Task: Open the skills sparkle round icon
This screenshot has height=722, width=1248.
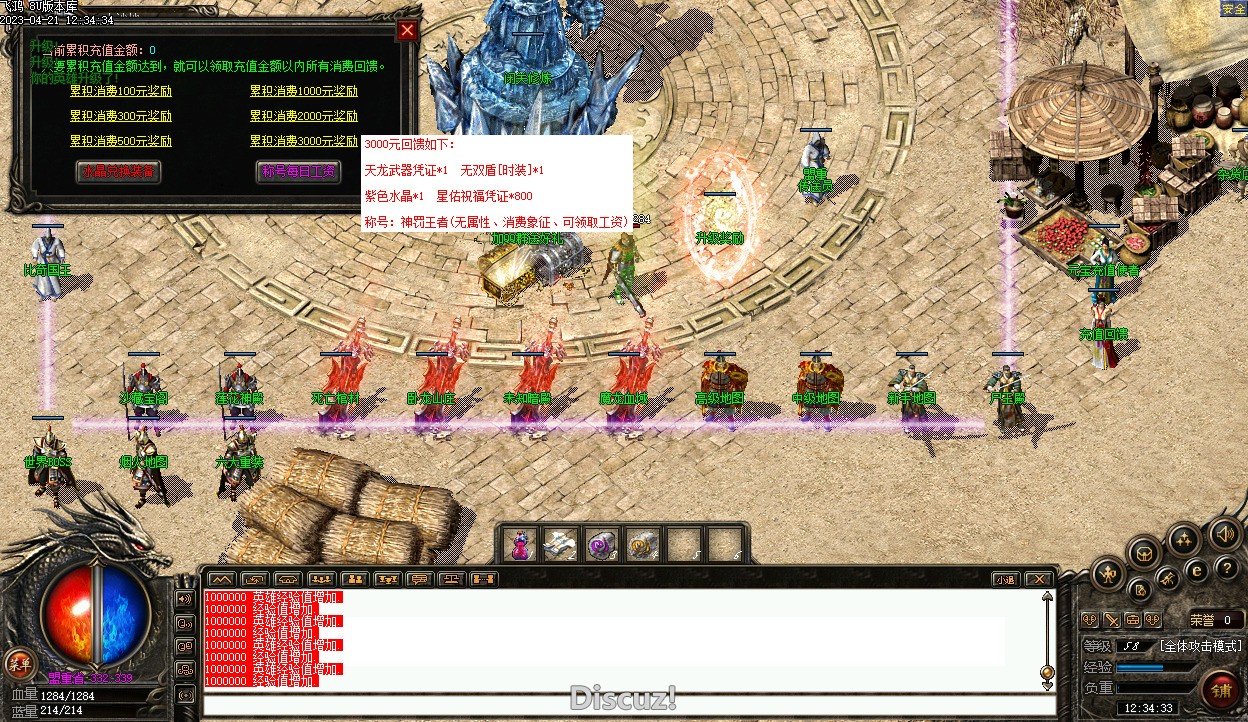Action: (x=1185, y=541)
